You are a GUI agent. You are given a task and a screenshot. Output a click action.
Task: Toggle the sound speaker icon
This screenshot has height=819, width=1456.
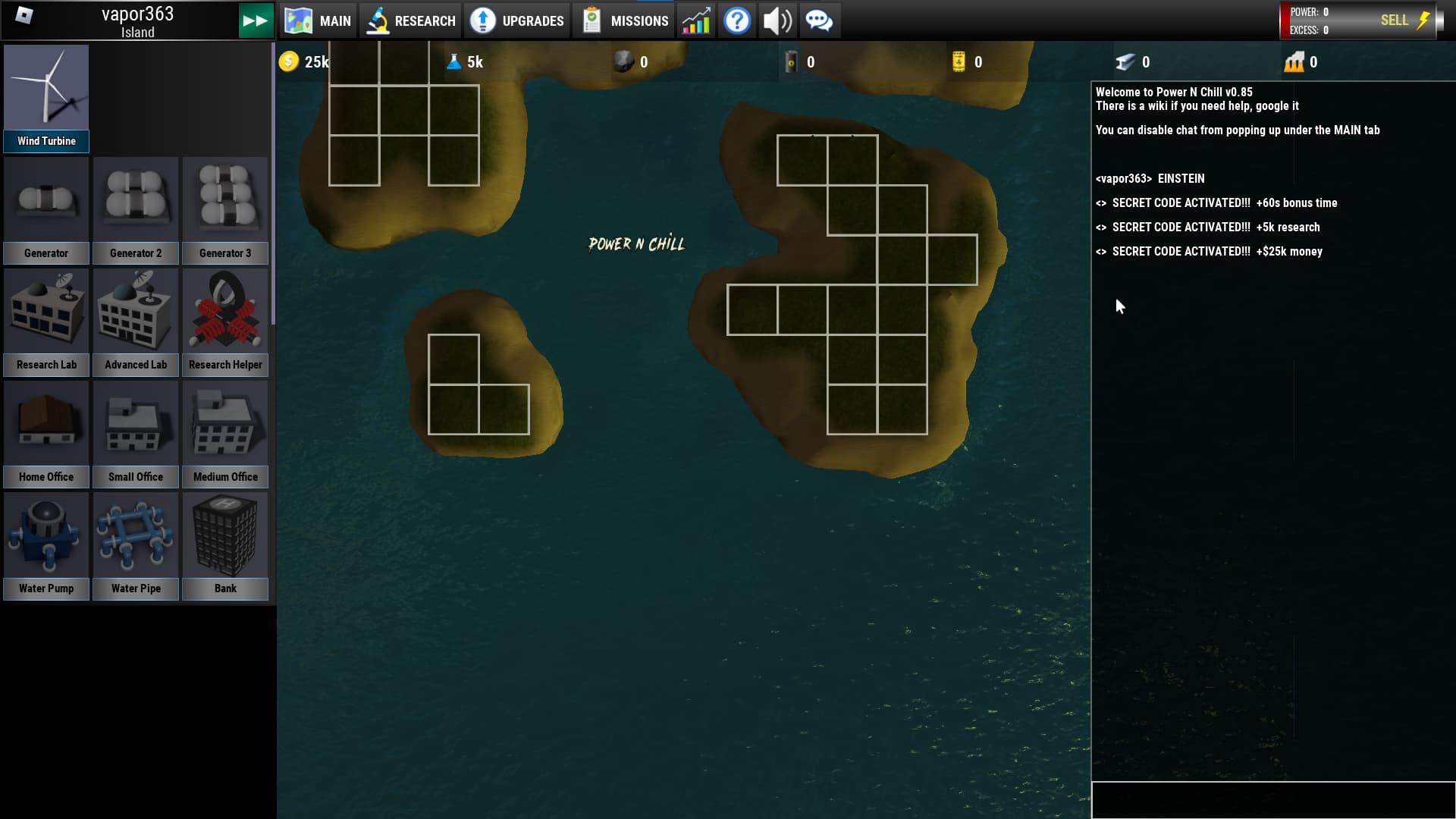(x=777, y=20)
